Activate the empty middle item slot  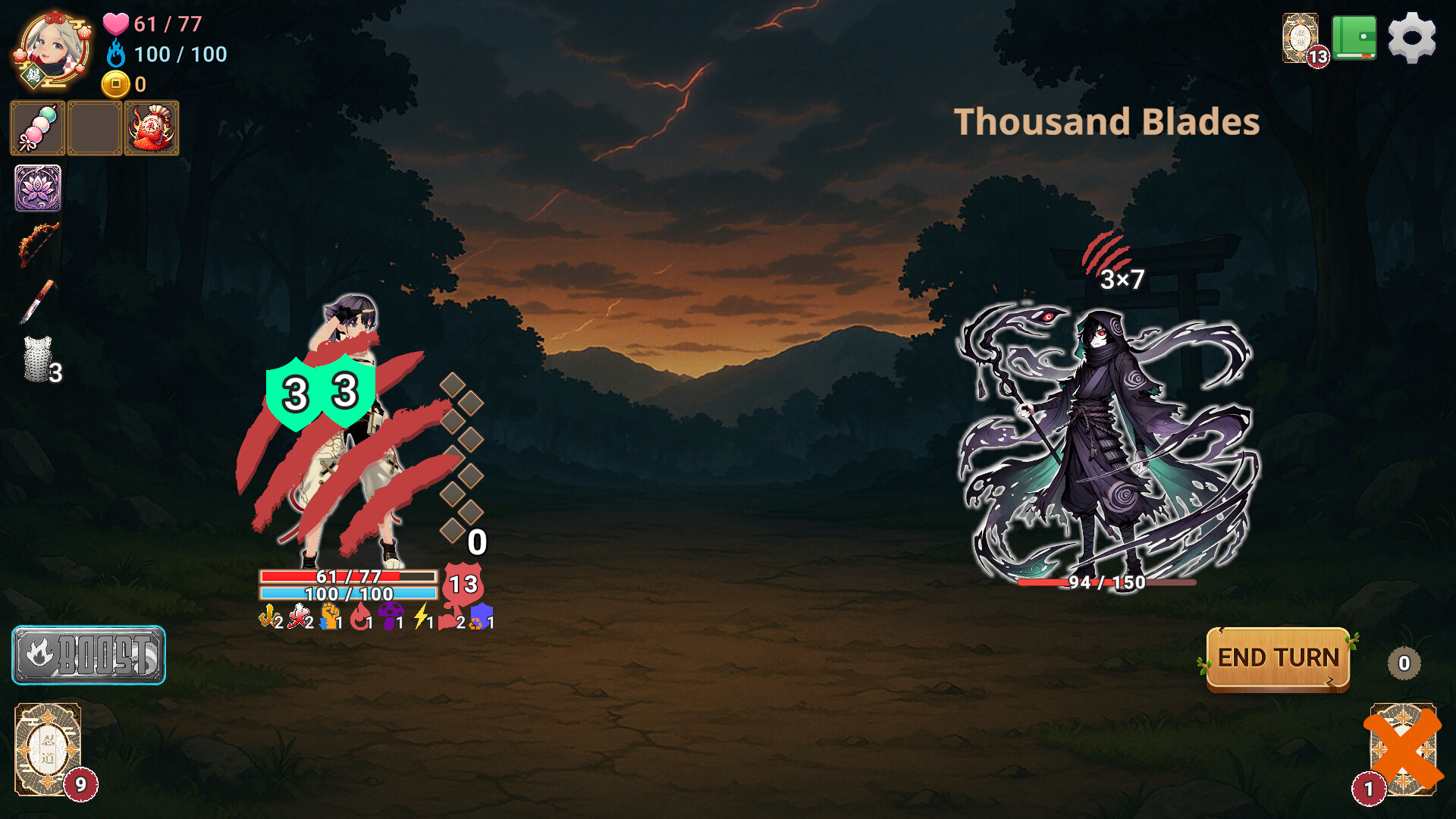tap(93, 127)
